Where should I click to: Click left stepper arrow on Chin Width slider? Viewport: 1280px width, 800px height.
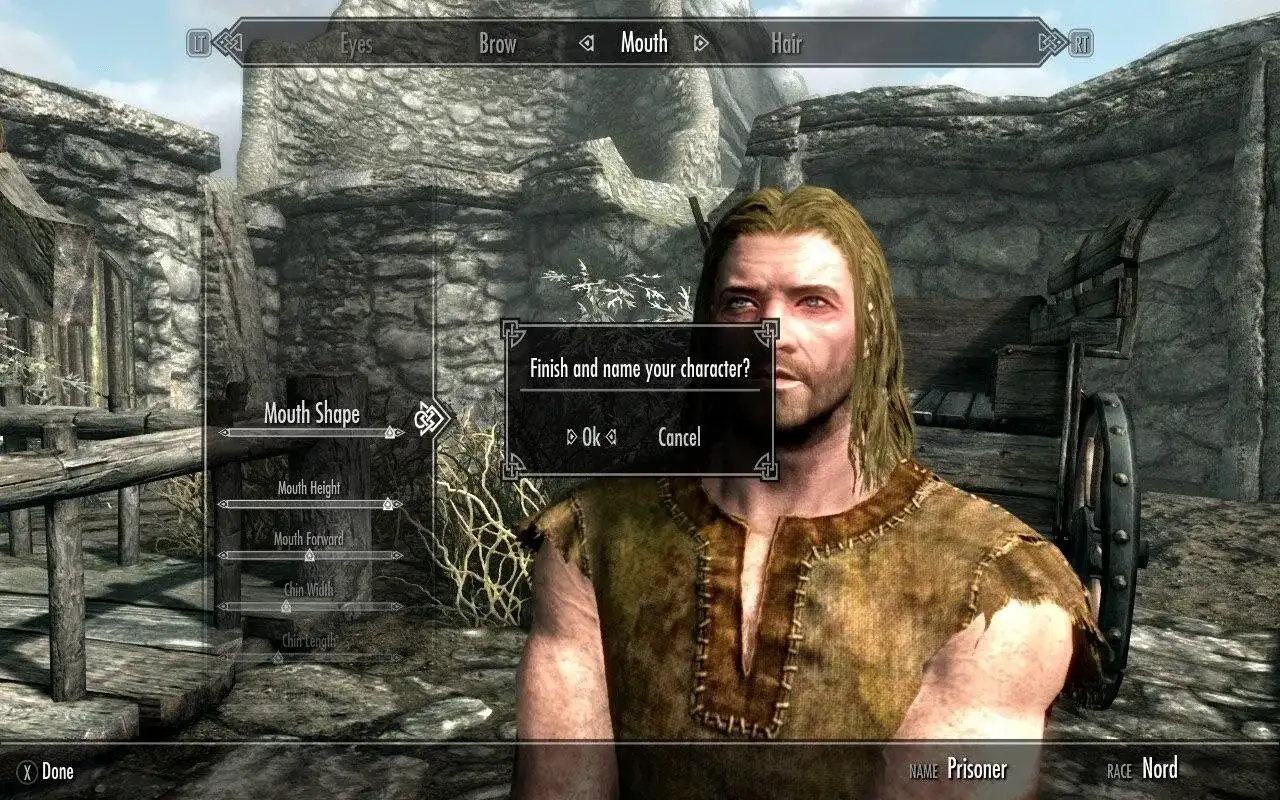(223, 605)
